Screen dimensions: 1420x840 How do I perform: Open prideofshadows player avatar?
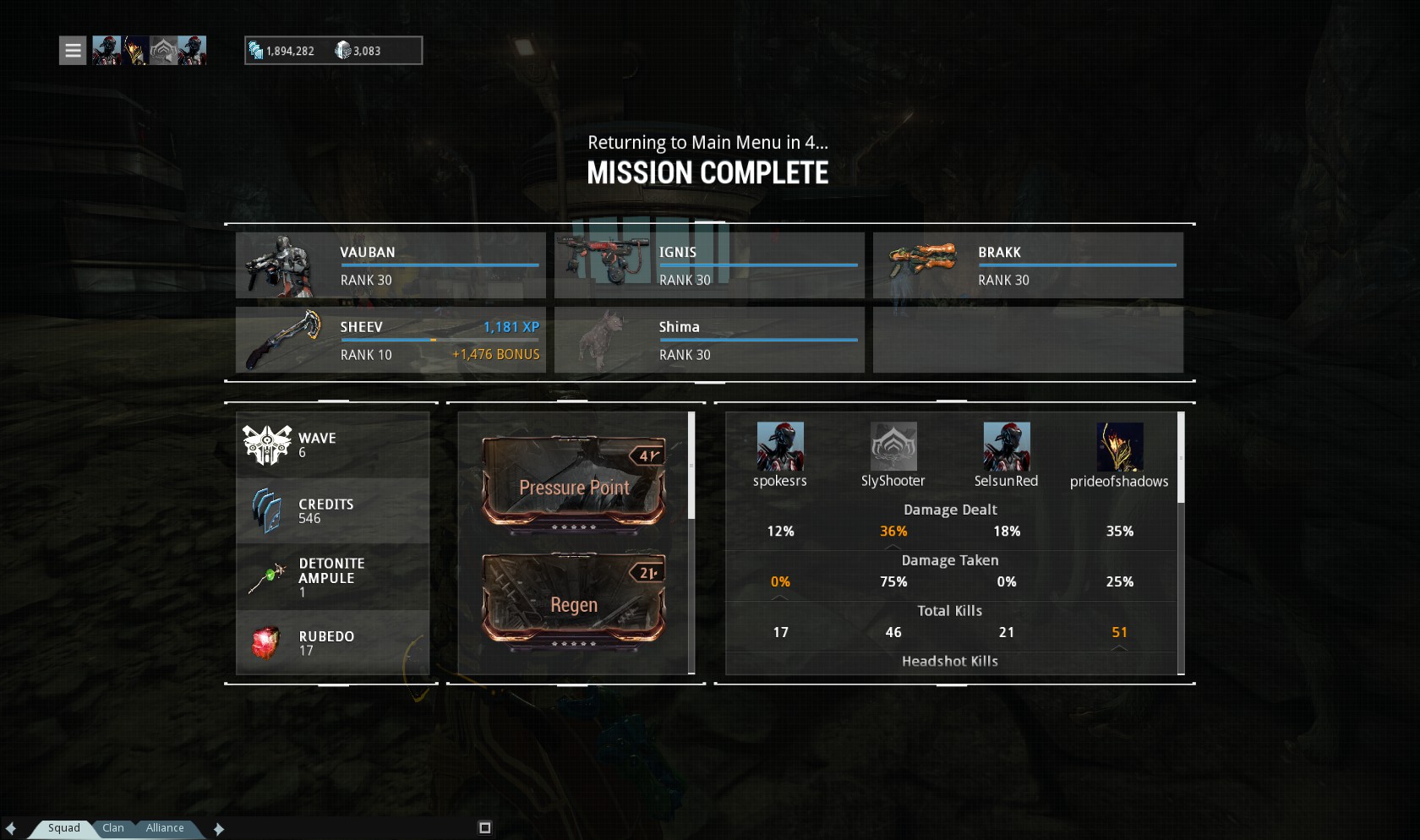coord(1119,446)
